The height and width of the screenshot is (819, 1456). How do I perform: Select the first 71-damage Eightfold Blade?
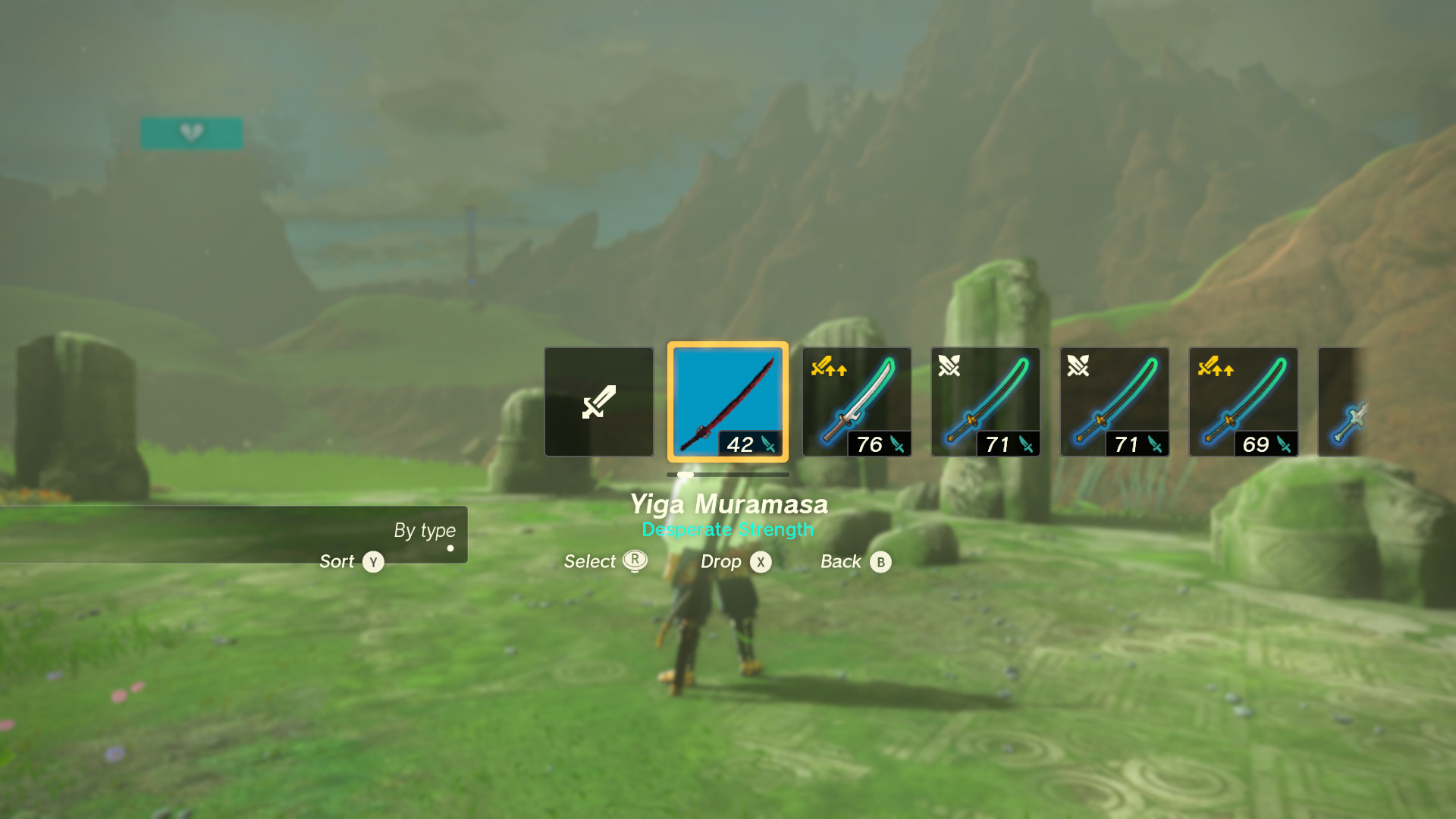coord(985,401)
